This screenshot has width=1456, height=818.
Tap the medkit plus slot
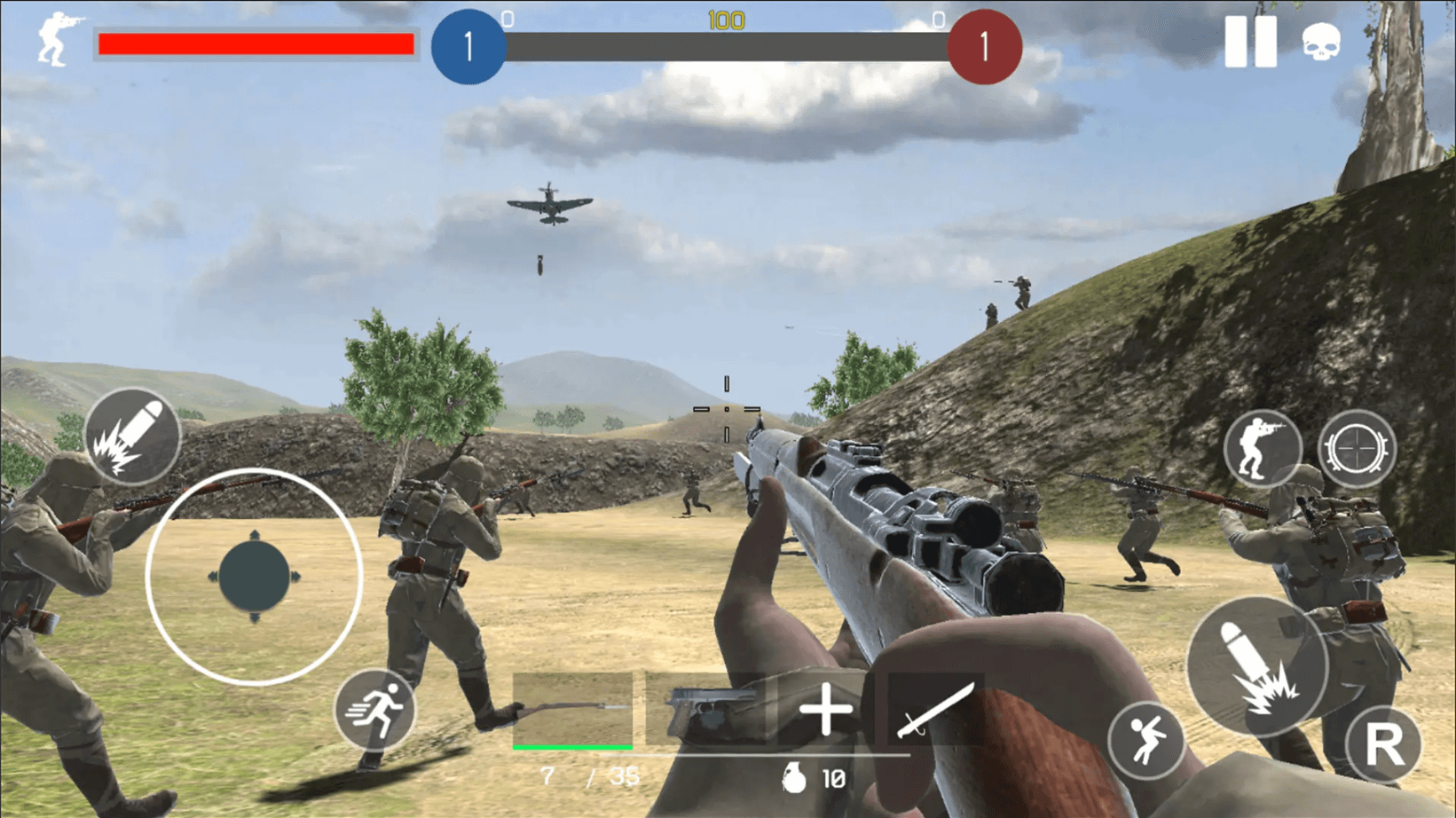(826, 710)
